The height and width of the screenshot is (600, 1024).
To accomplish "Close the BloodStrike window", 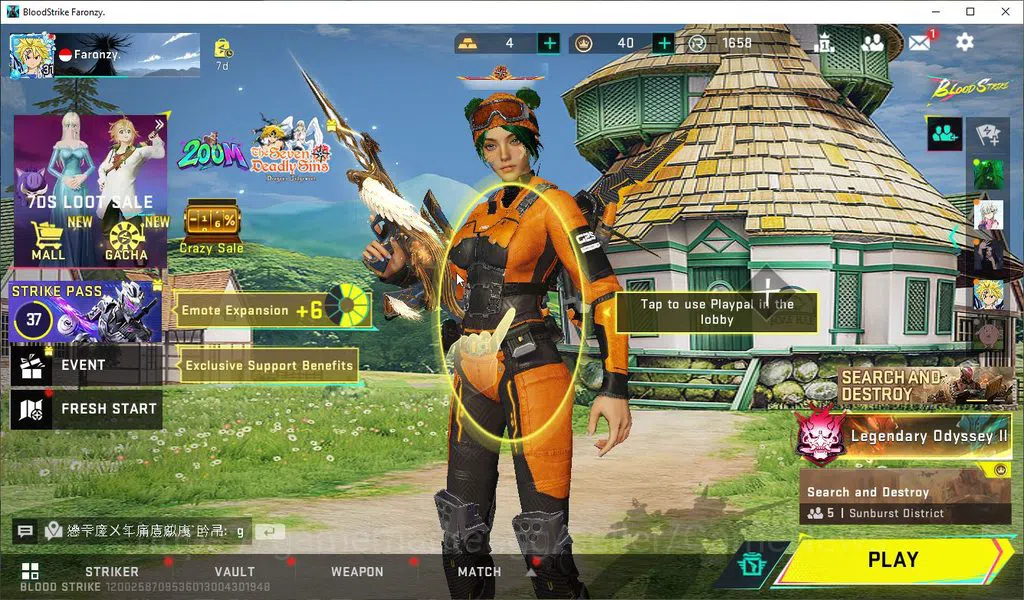I will (x=1000, y=11).
